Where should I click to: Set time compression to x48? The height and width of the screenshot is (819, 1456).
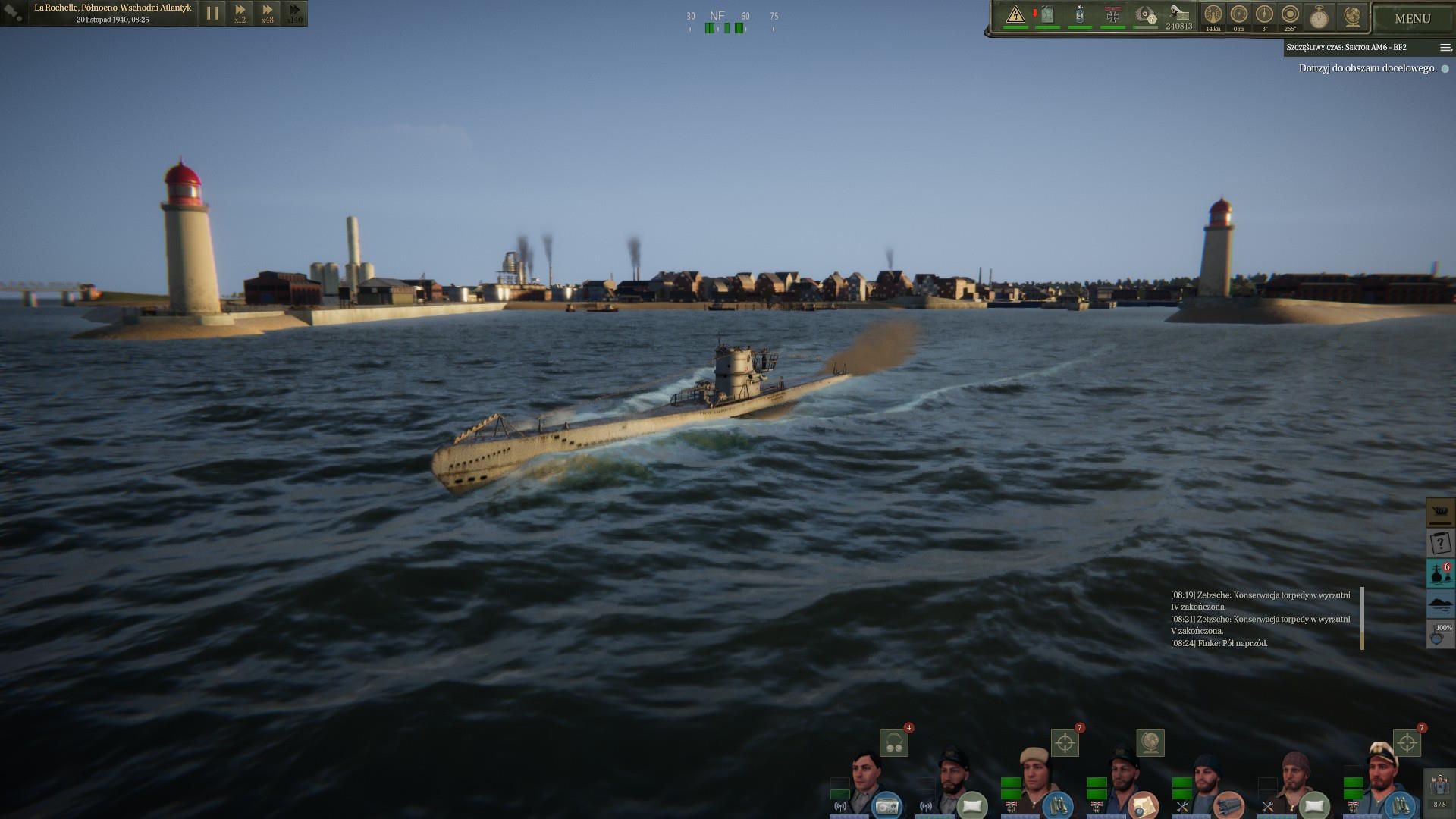click(x=268, y=13)
